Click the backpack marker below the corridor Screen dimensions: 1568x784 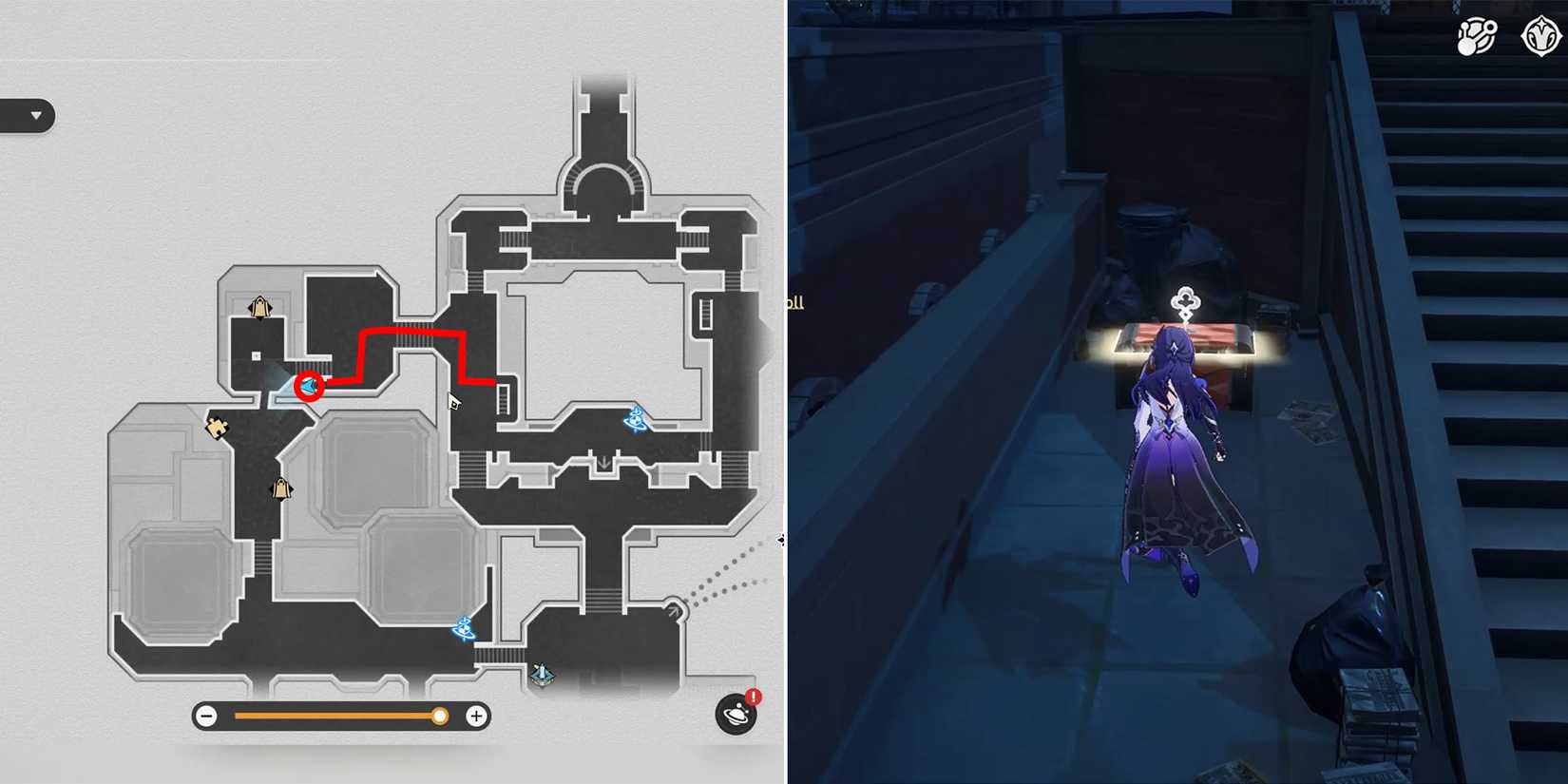tap(280, 488)
